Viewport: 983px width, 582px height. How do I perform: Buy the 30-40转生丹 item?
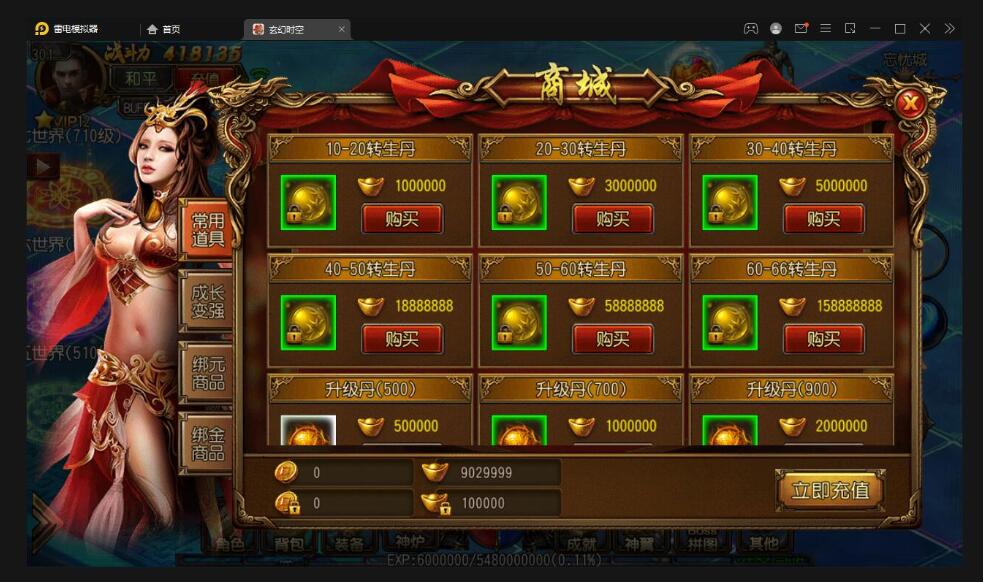(x=823, y=219)
